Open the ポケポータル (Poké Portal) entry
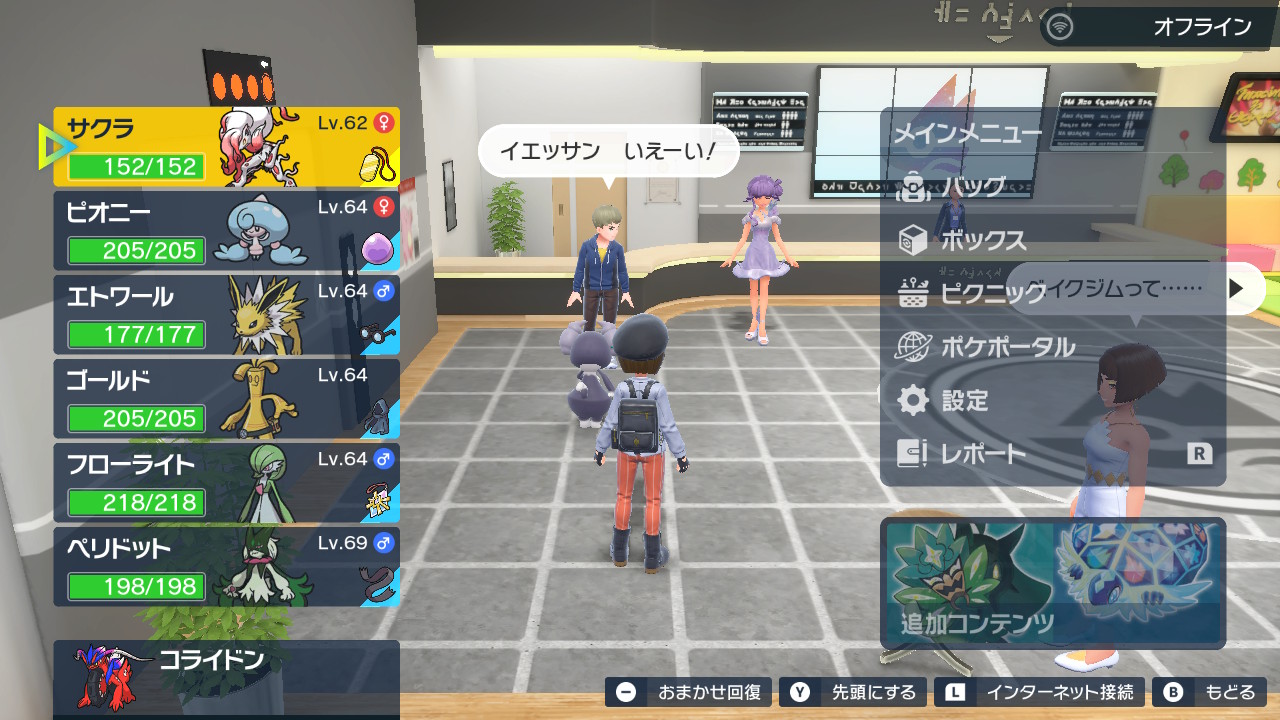This screenshot has width=1280, height=720. tap(1007, 347)
